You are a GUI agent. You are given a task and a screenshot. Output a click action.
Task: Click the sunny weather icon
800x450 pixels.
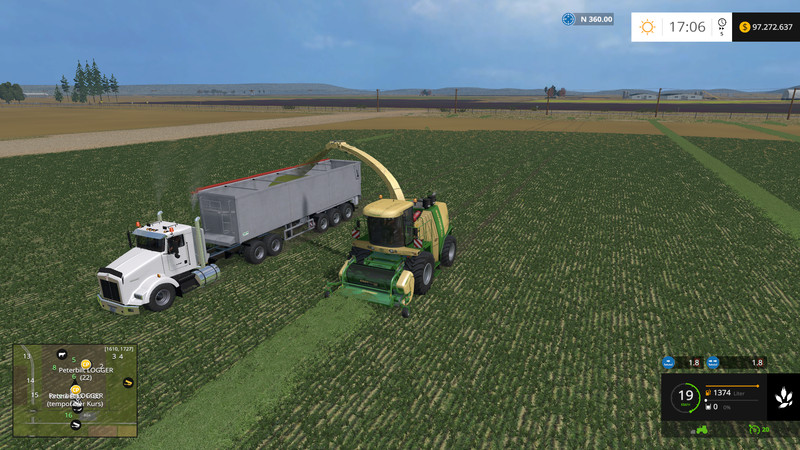647,27
